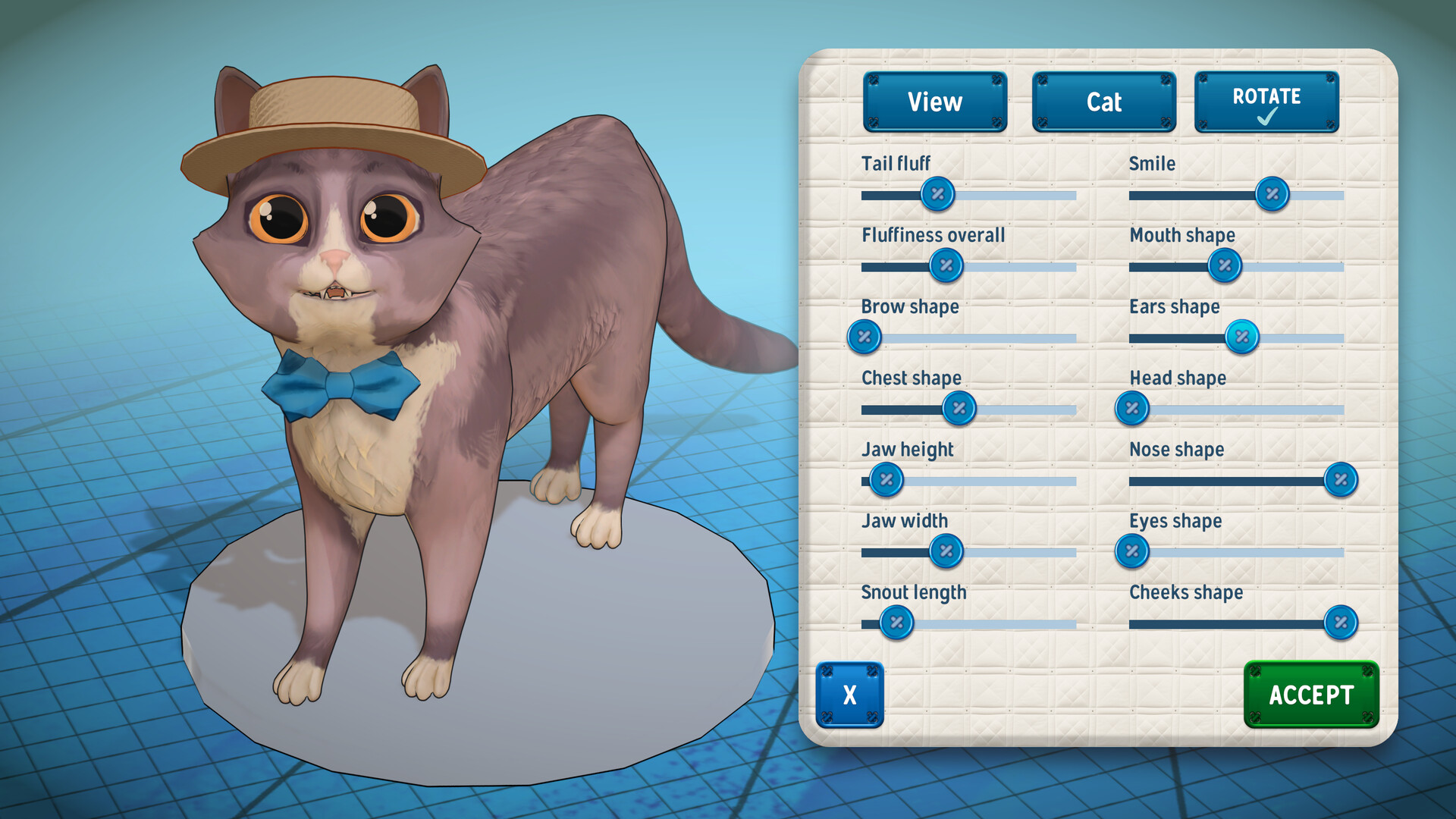Select the Cheeks shape slider knob
The height and width of the screenshot is (819, 1456).
1341,622
